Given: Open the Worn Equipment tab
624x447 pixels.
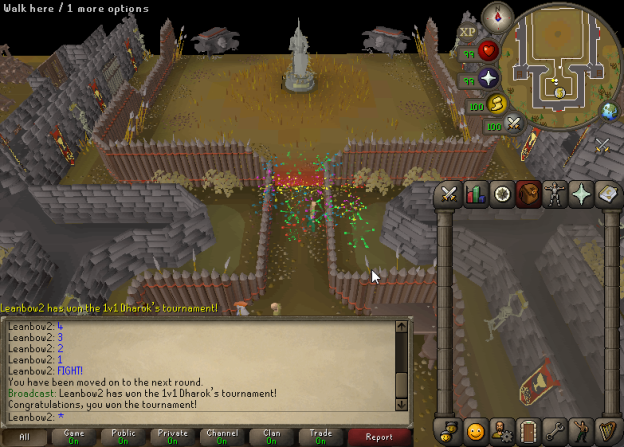Looking at the screenshot, I should pos(555,194).
